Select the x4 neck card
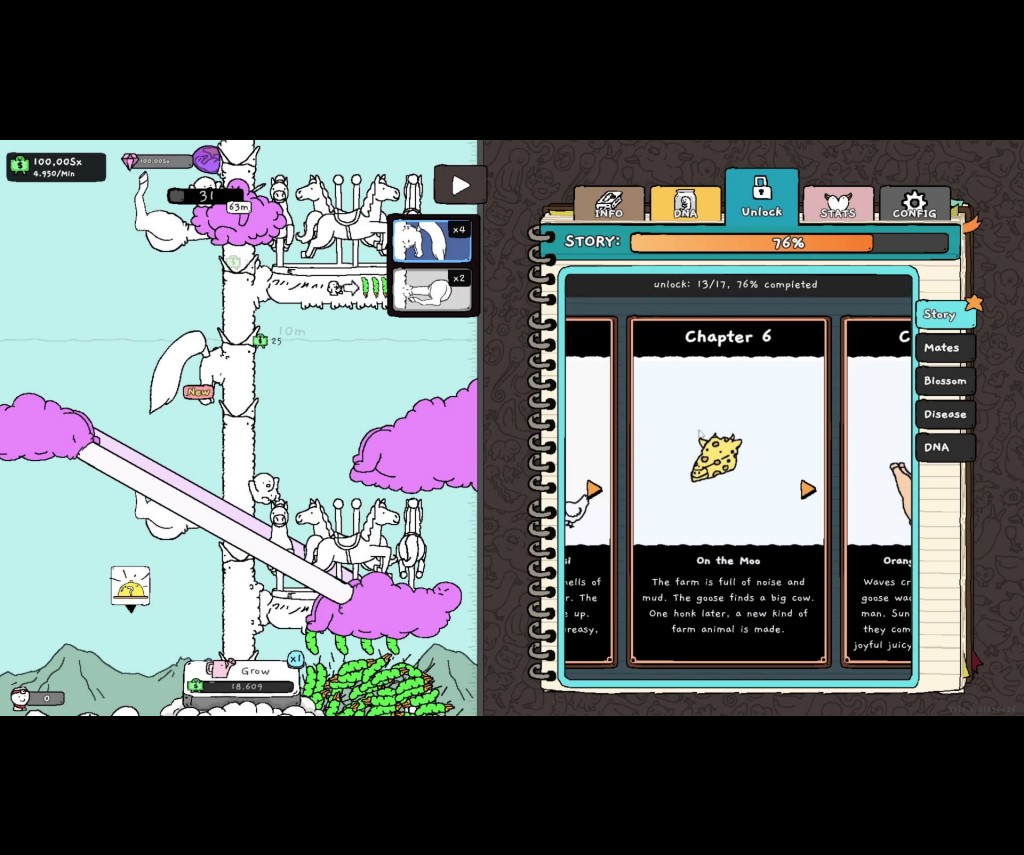This screenshot has width=1024, height=855. 432,241
